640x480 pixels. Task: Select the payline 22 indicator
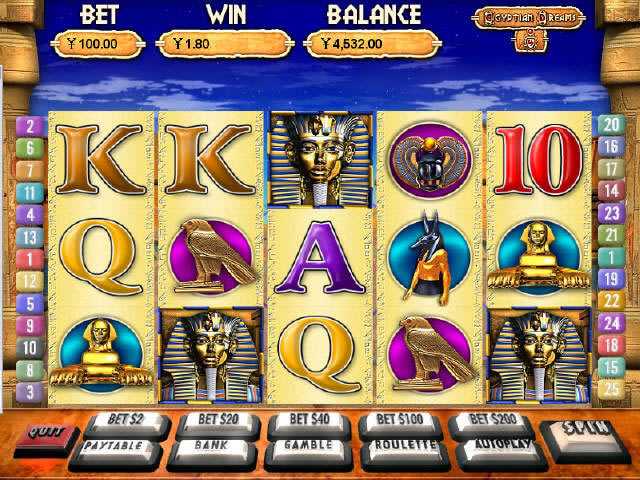pos(610,301)
